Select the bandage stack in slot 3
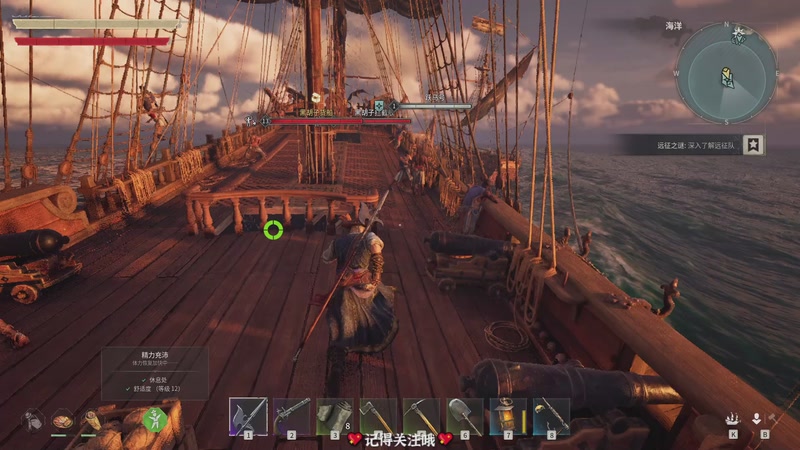This screenshot has height=450, width=800. click(334, 416)
